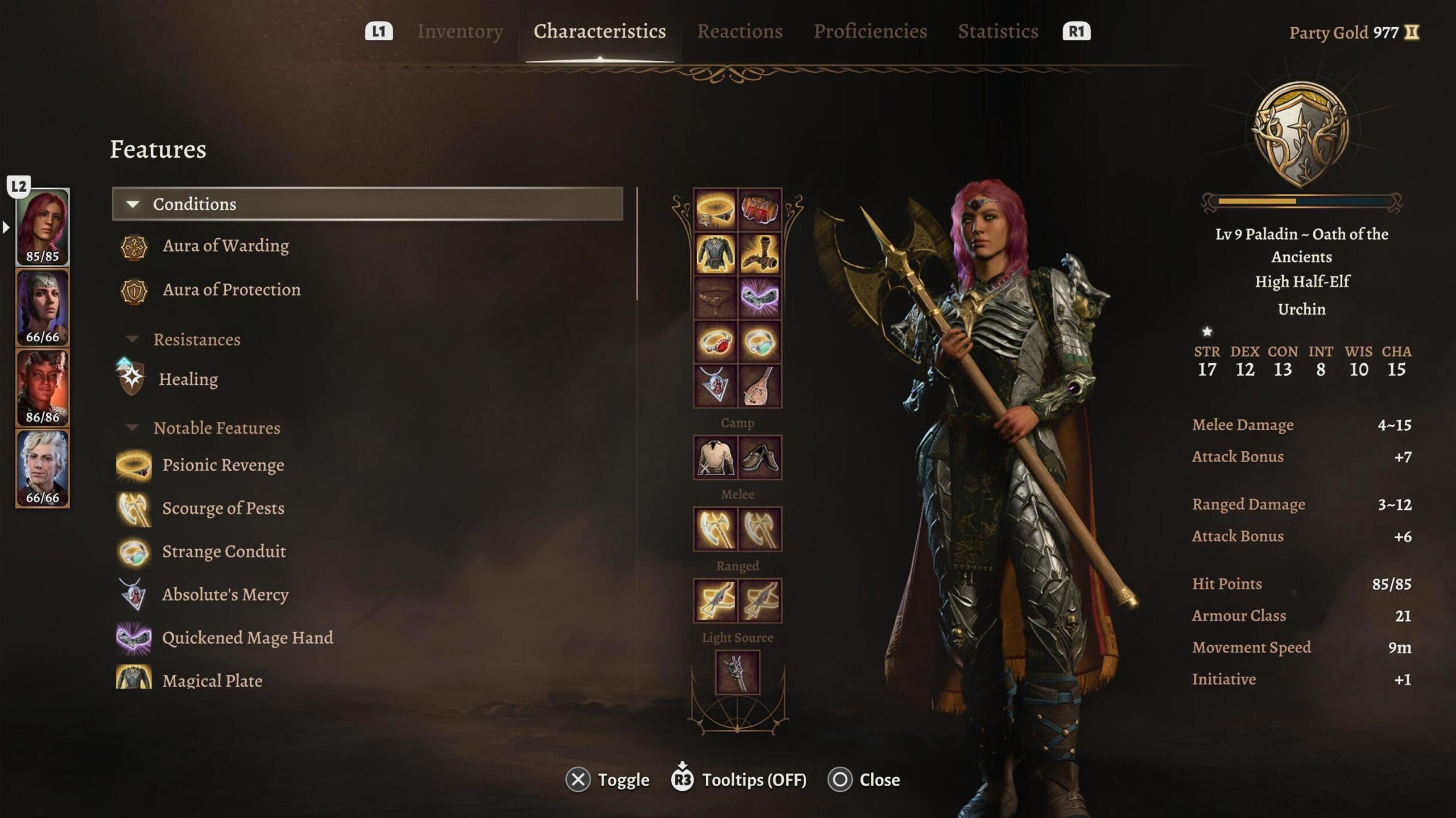Choose the lute instrument slot
This screenshot has height=818, width=1456.
tap(759, 387)
